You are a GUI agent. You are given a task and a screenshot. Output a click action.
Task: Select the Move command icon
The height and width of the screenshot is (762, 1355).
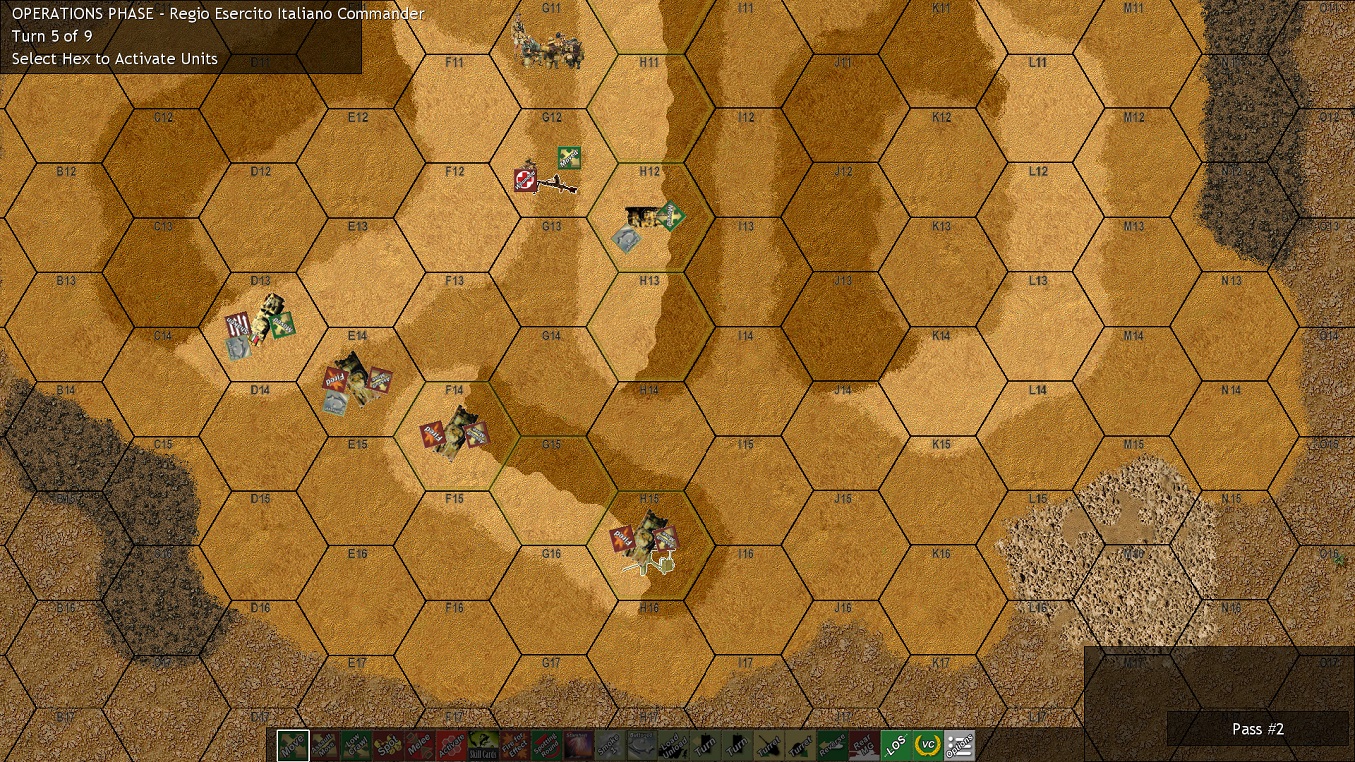[294, 744]
